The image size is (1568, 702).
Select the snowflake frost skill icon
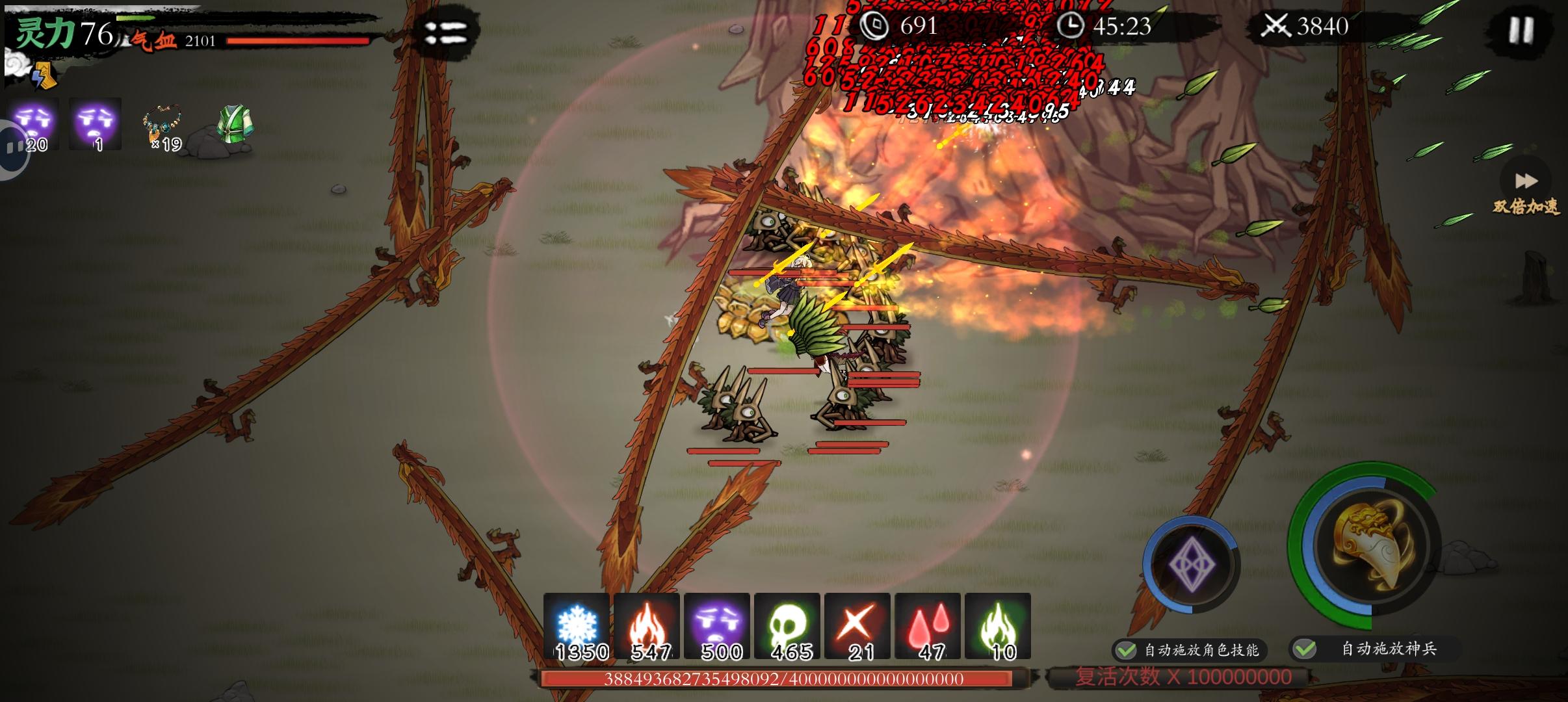pyautogui.click(x=577, y=625)
